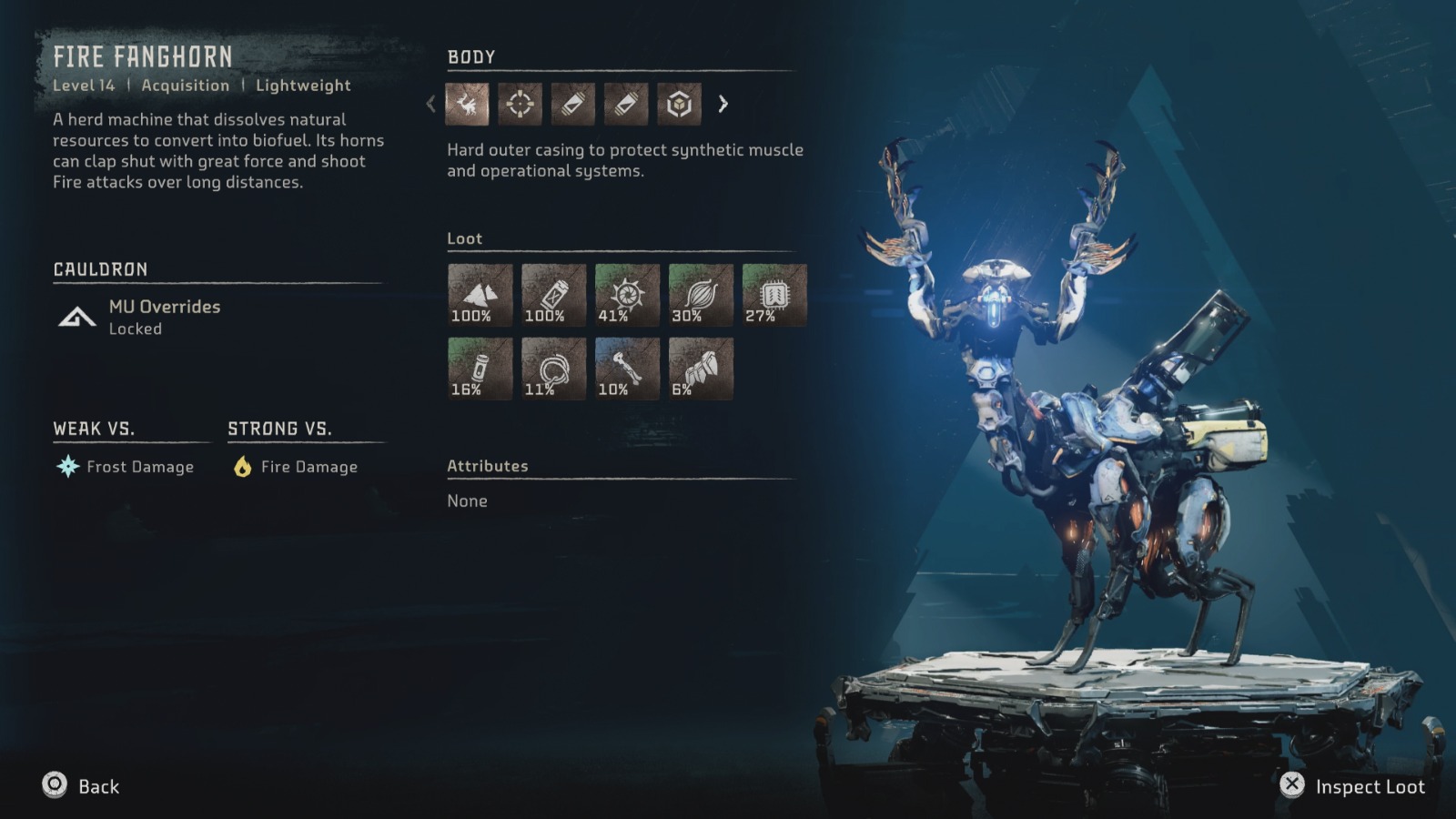The height and width of the screenshot is (819, 1456).
Task: Select the 11% coiled wire loot slot
Action: click(x=553, y=369)
